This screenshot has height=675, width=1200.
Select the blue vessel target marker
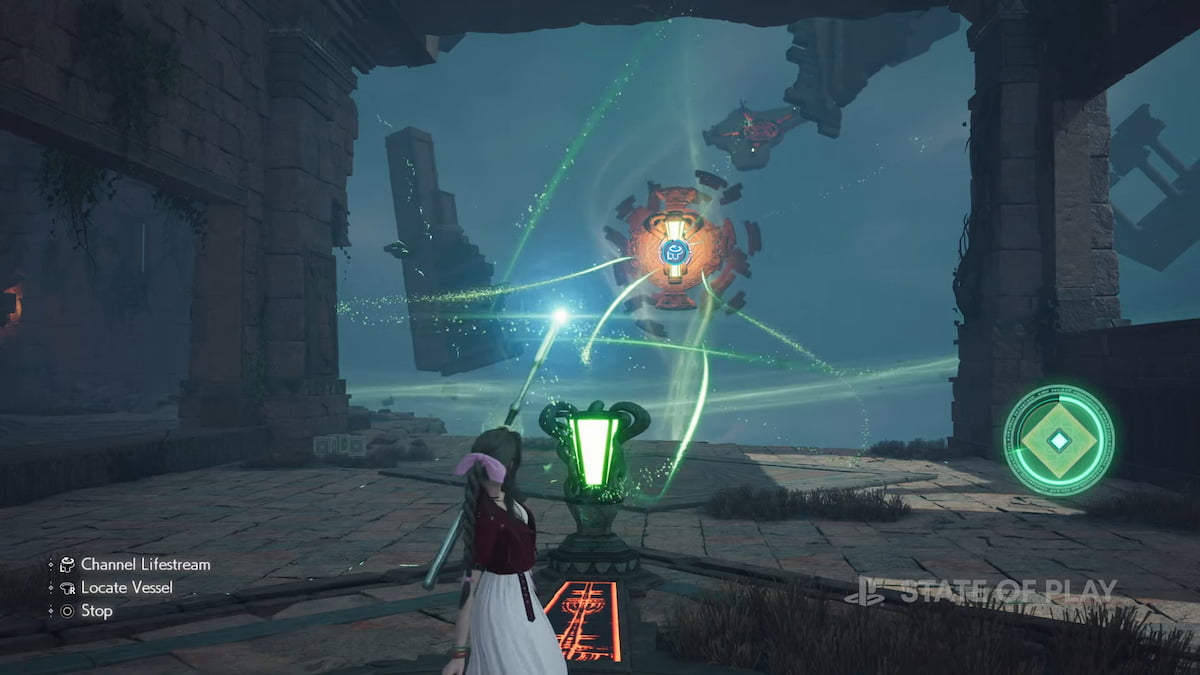click(x=675, y=251)
